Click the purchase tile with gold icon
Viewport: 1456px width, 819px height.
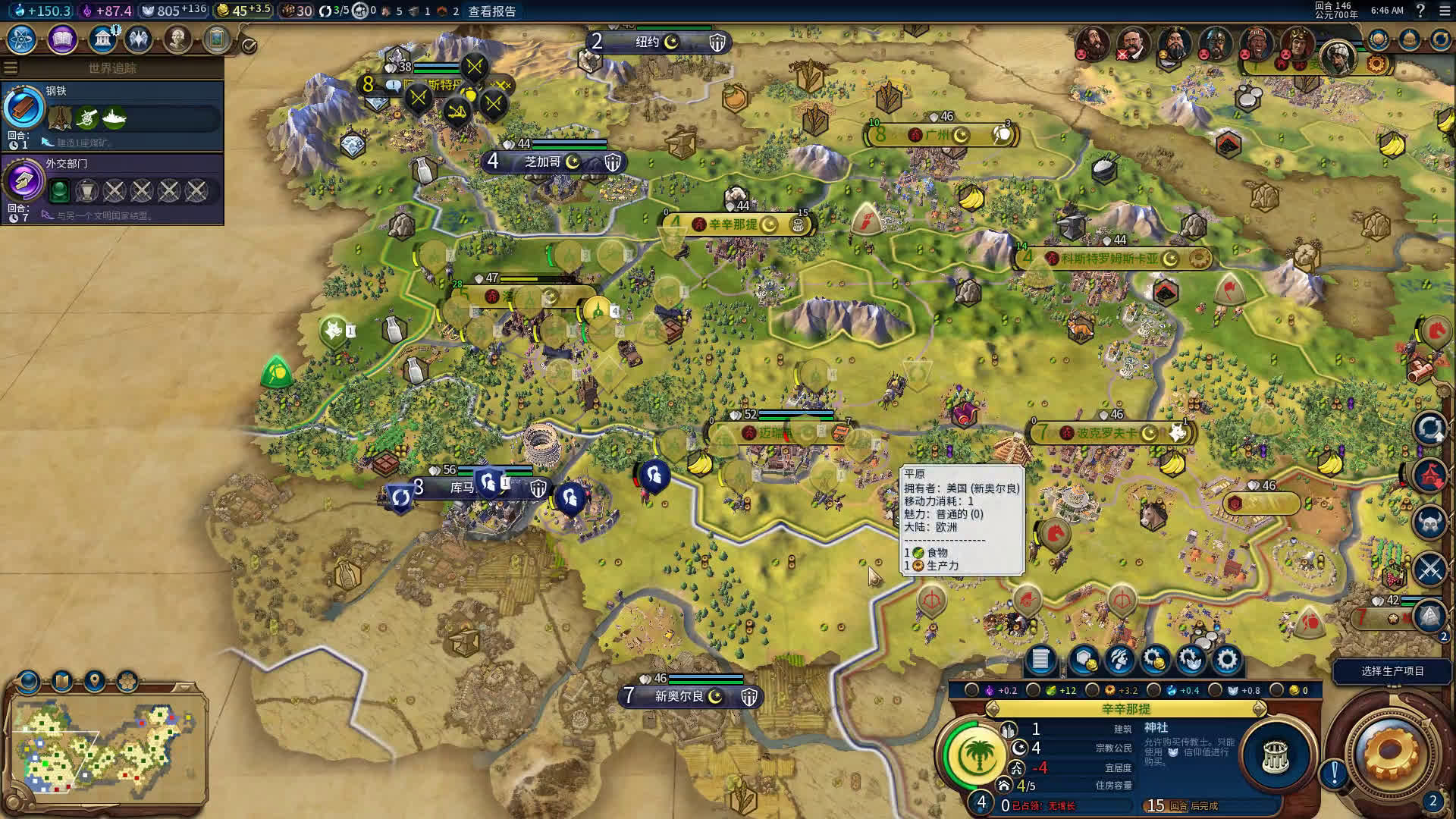point(1083,660)
